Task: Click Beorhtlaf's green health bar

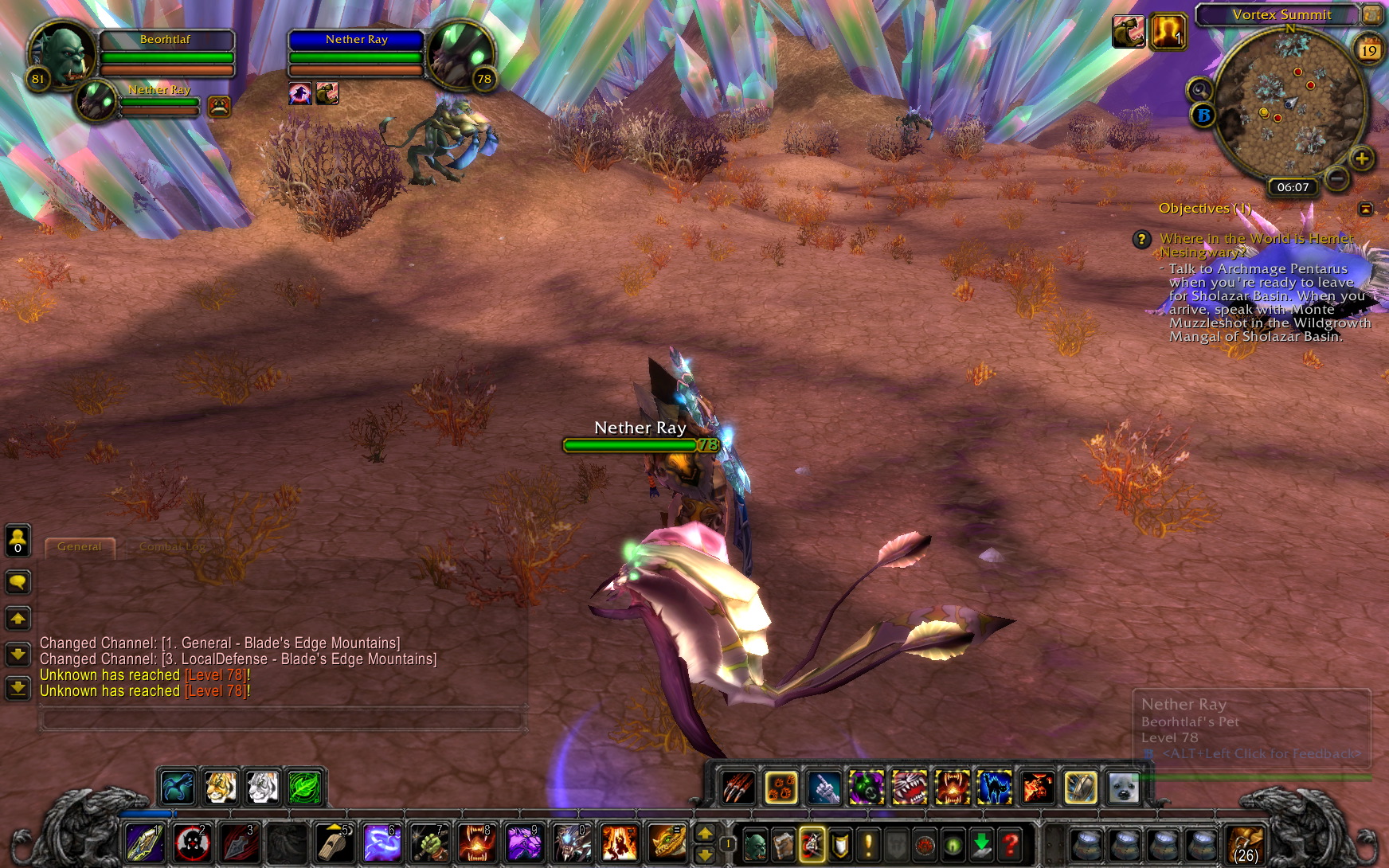Action: coord(165,57)
